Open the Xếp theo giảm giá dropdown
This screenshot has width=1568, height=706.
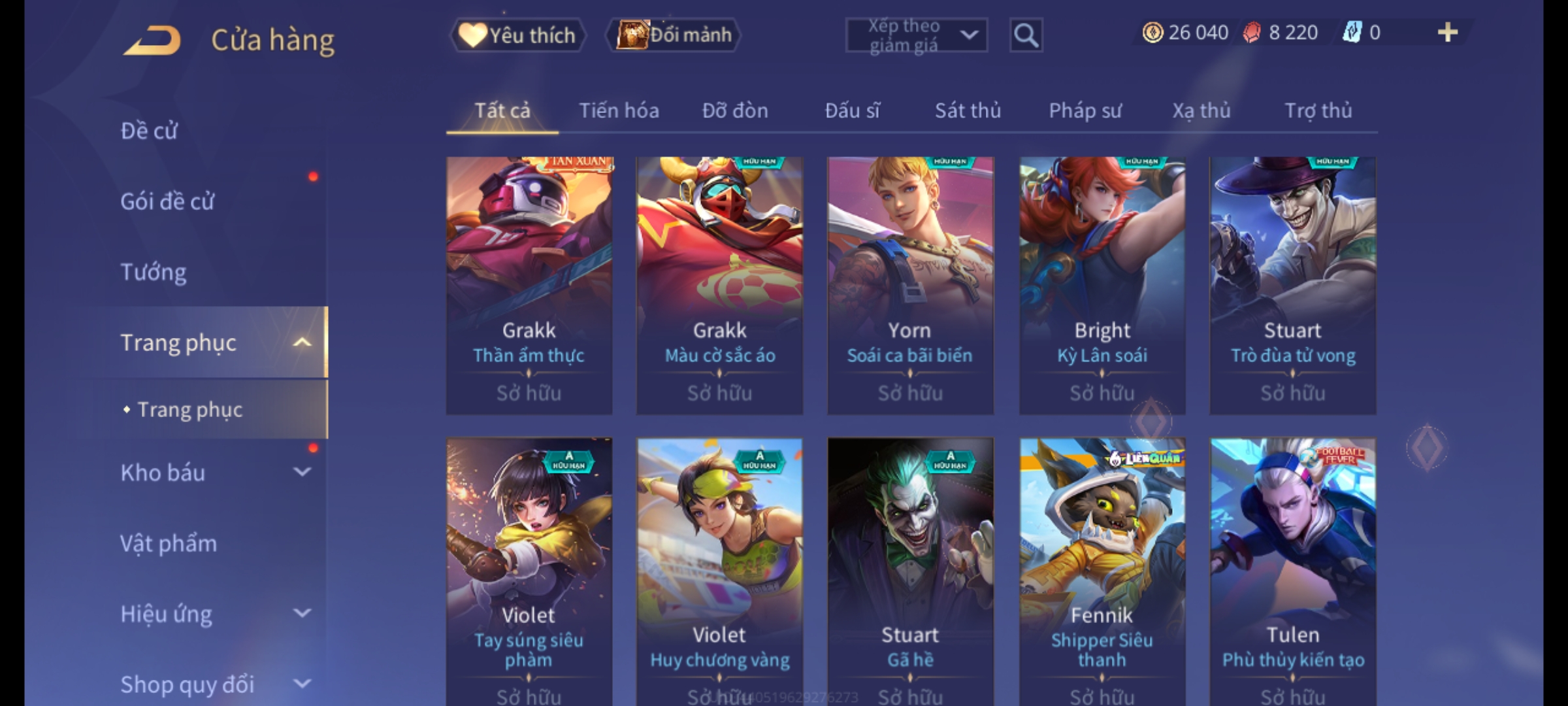916,35
